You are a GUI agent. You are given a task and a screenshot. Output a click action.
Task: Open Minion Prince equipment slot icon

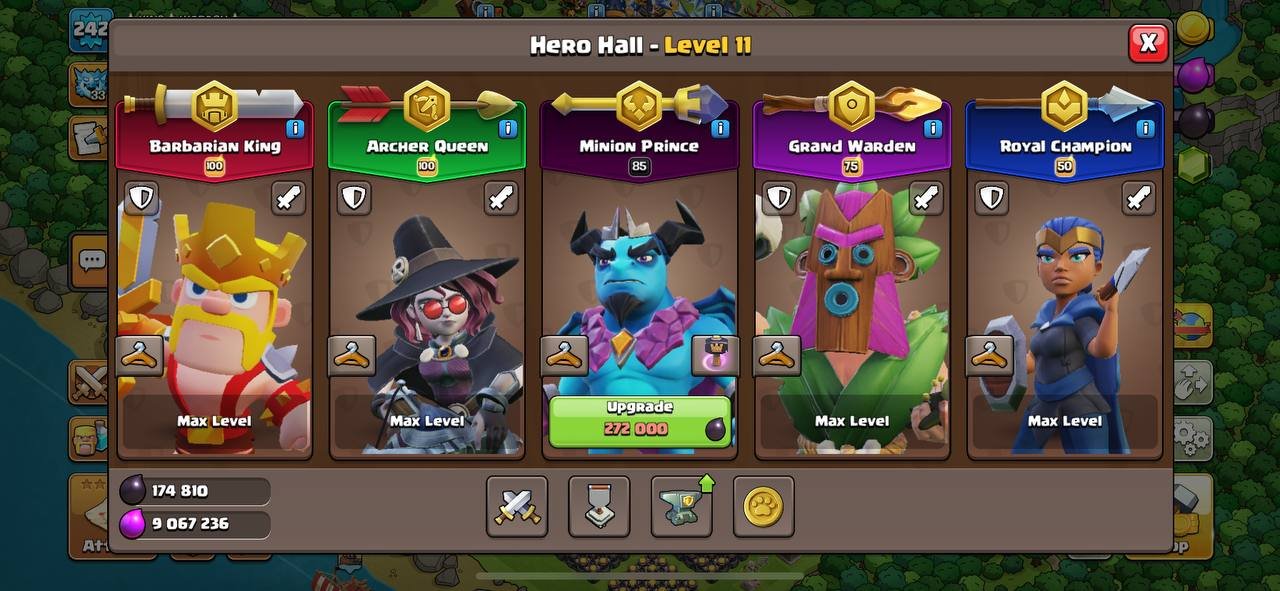(715, 355)
